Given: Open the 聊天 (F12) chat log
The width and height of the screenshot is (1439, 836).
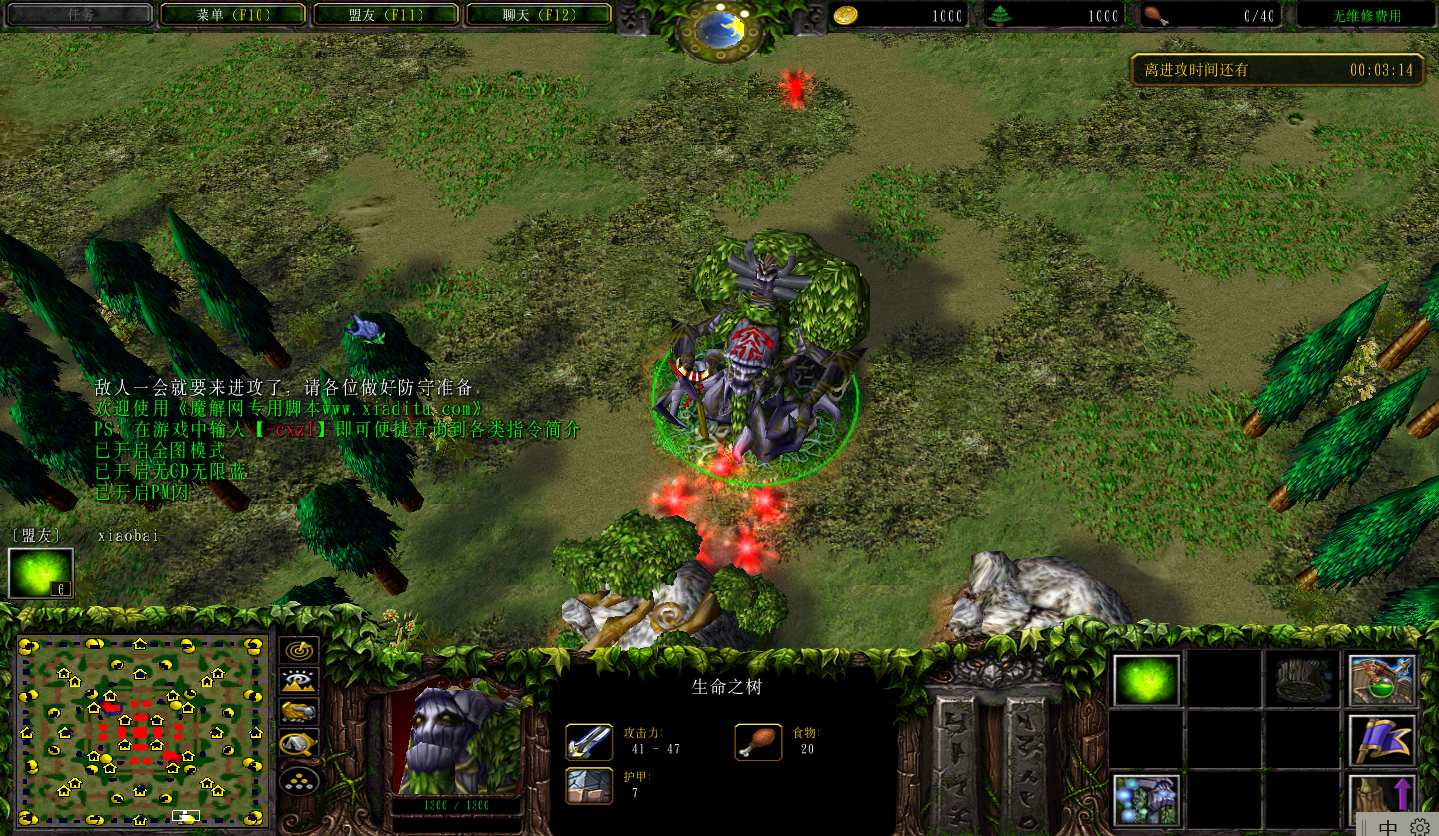Looking at the screenshot, I should point(538,15).
